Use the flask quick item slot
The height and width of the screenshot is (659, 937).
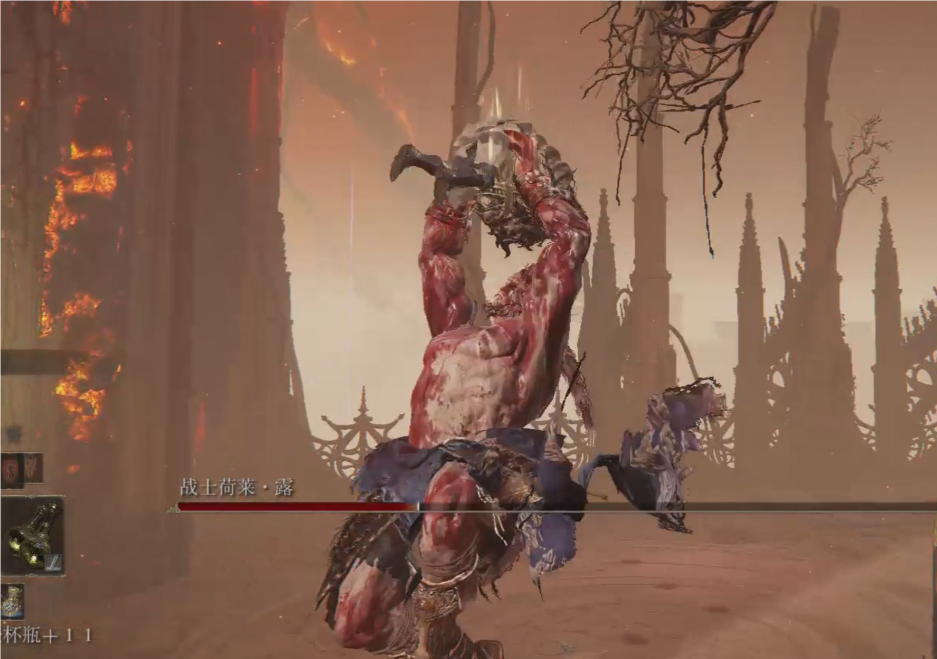(x=11, y=601)
